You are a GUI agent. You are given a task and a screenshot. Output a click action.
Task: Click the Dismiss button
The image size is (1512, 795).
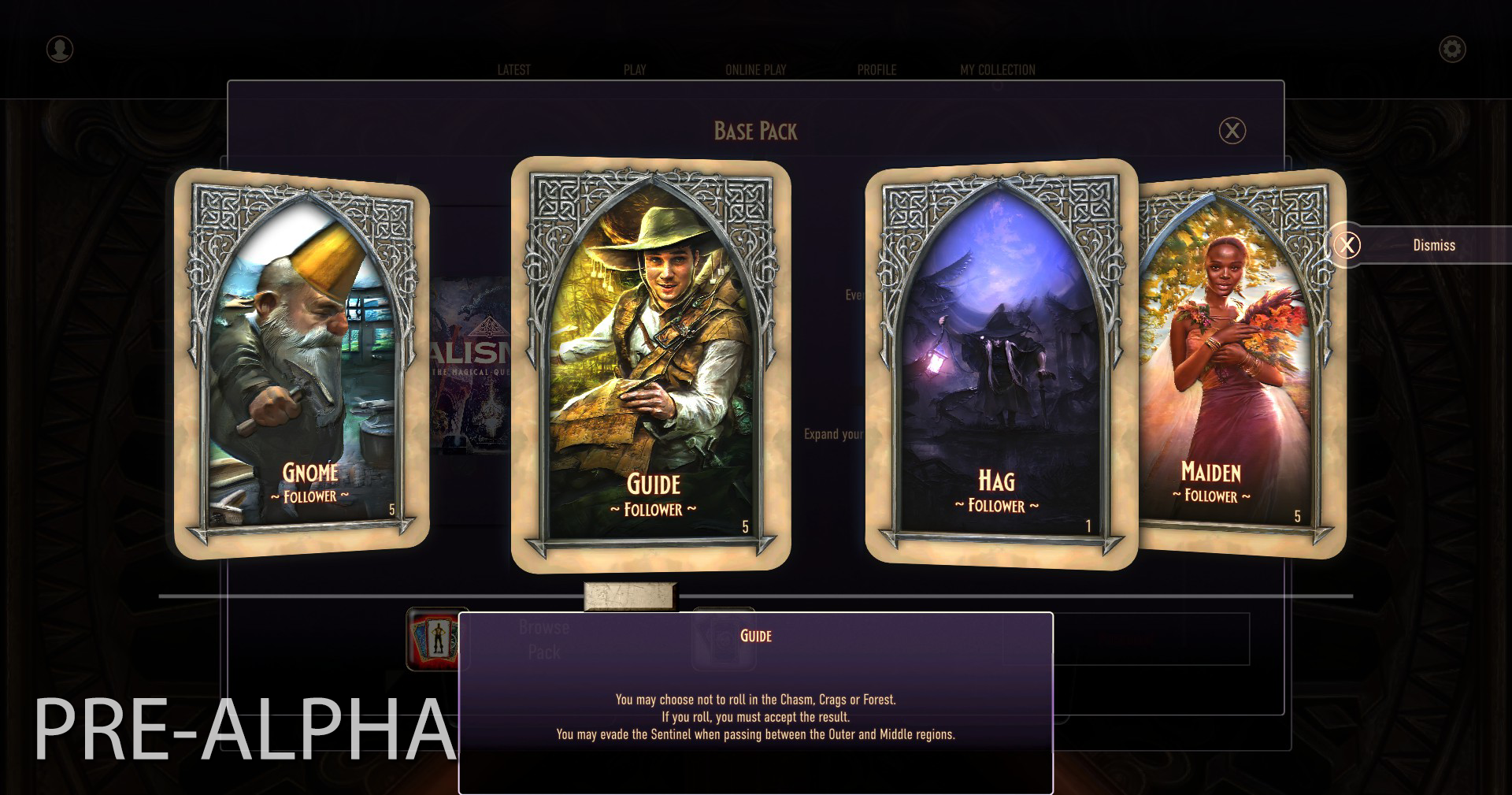[x=1434, y=245]
